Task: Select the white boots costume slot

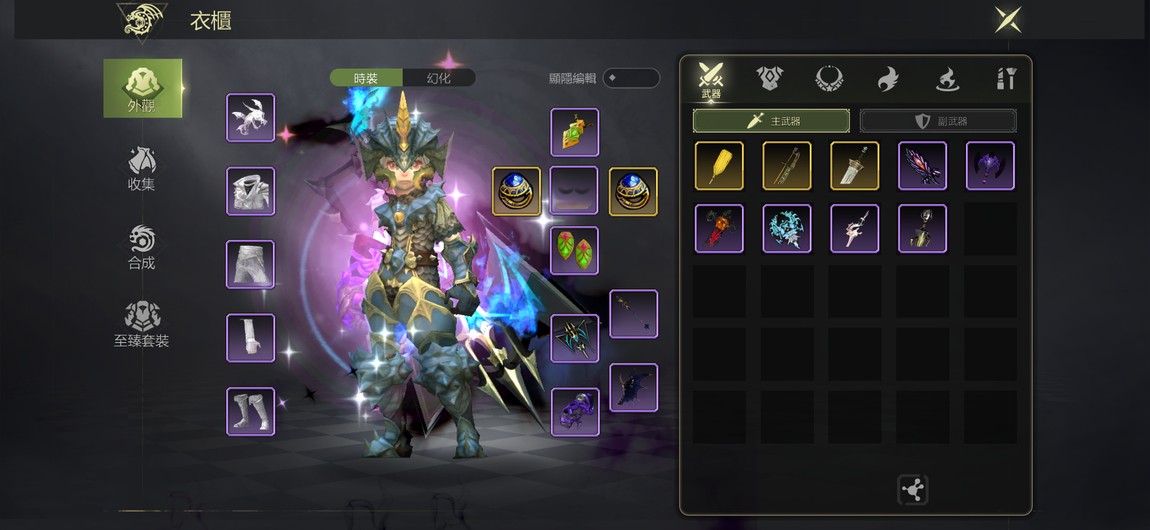Action: click(250, 412)
